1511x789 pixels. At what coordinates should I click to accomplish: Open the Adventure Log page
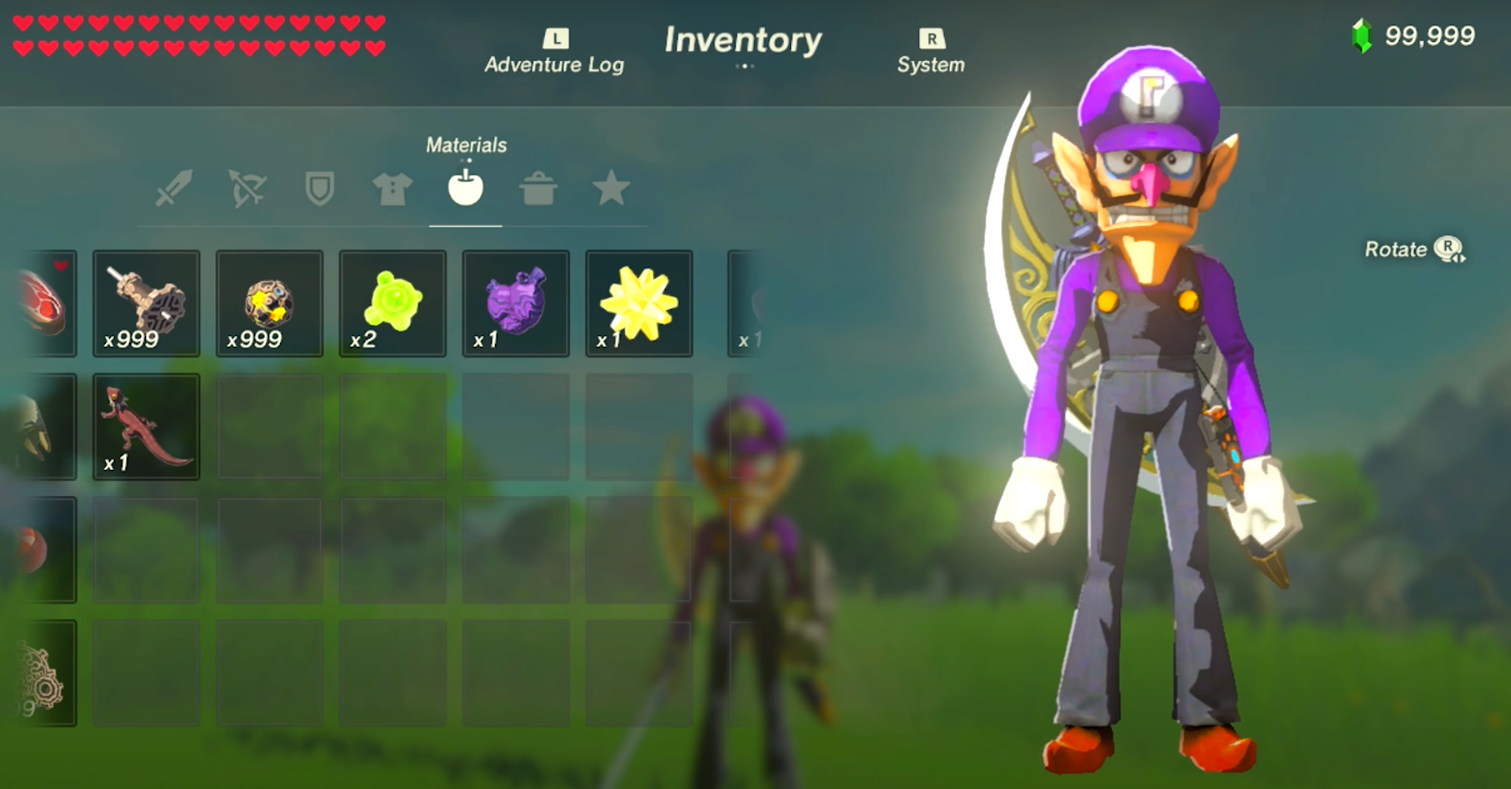[x=554, y=53]
